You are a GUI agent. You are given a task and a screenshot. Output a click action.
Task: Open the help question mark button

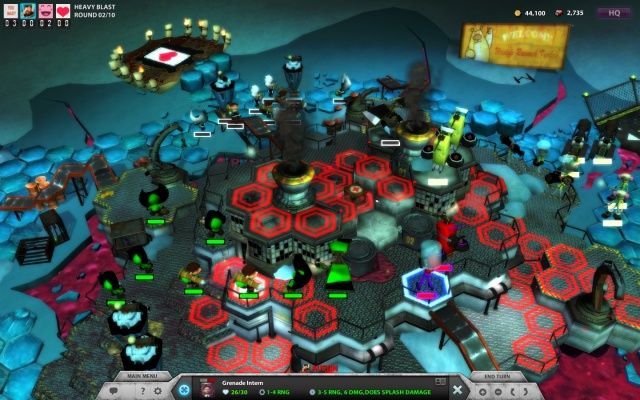(x=141, y=391)
